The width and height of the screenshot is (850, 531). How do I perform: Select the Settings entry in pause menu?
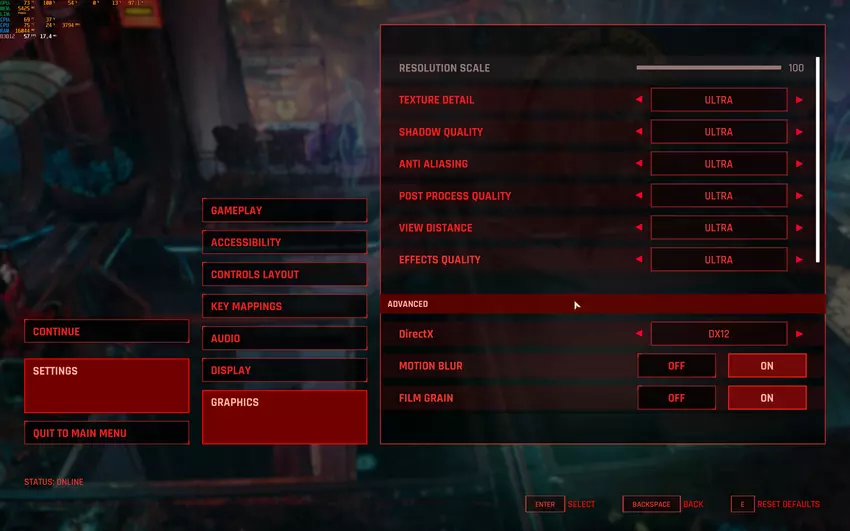click(x=106, y=385)
